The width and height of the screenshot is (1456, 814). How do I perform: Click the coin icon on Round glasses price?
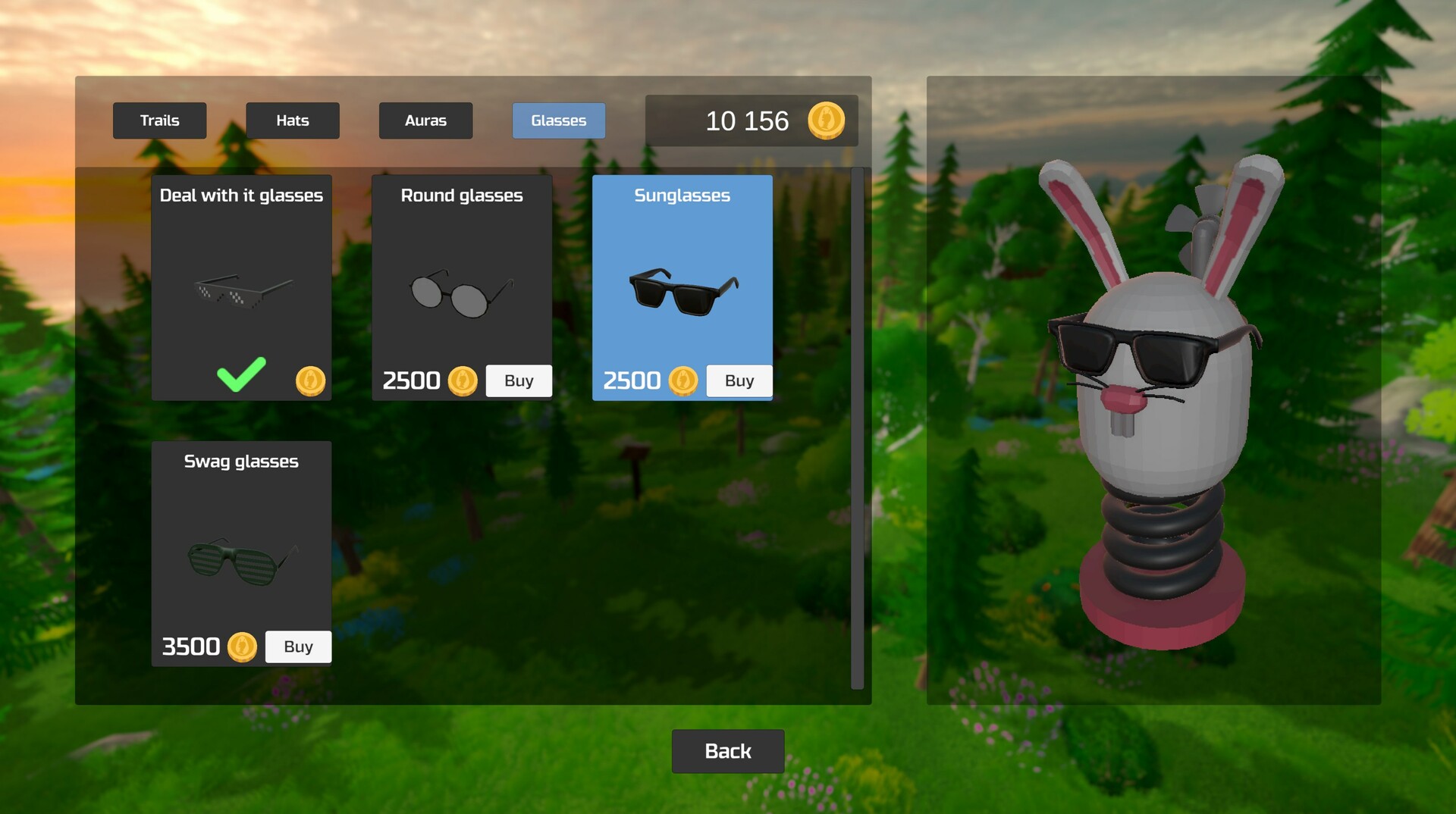(x=462, y=380)
